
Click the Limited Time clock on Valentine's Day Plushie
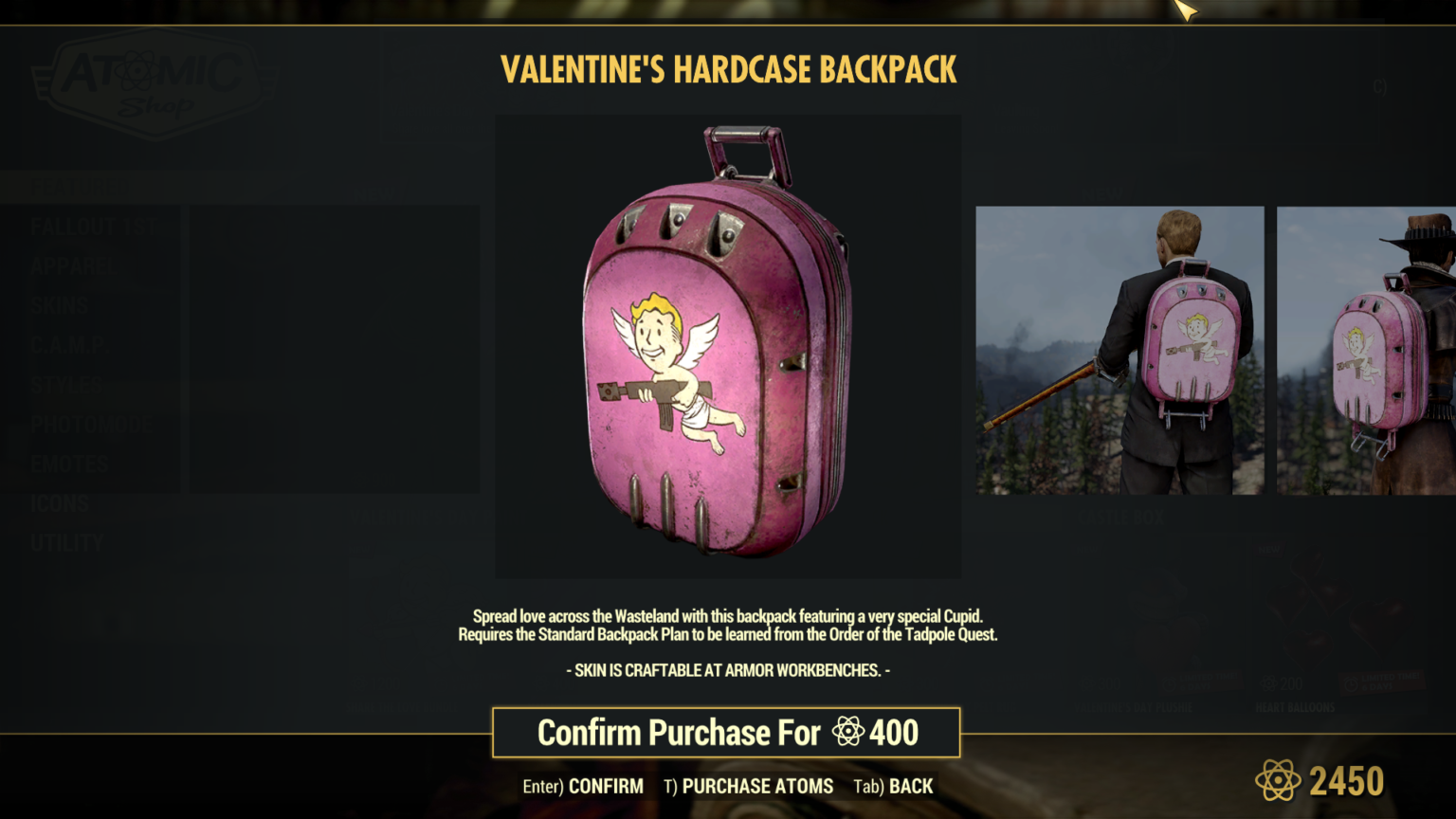(1170, 684)
